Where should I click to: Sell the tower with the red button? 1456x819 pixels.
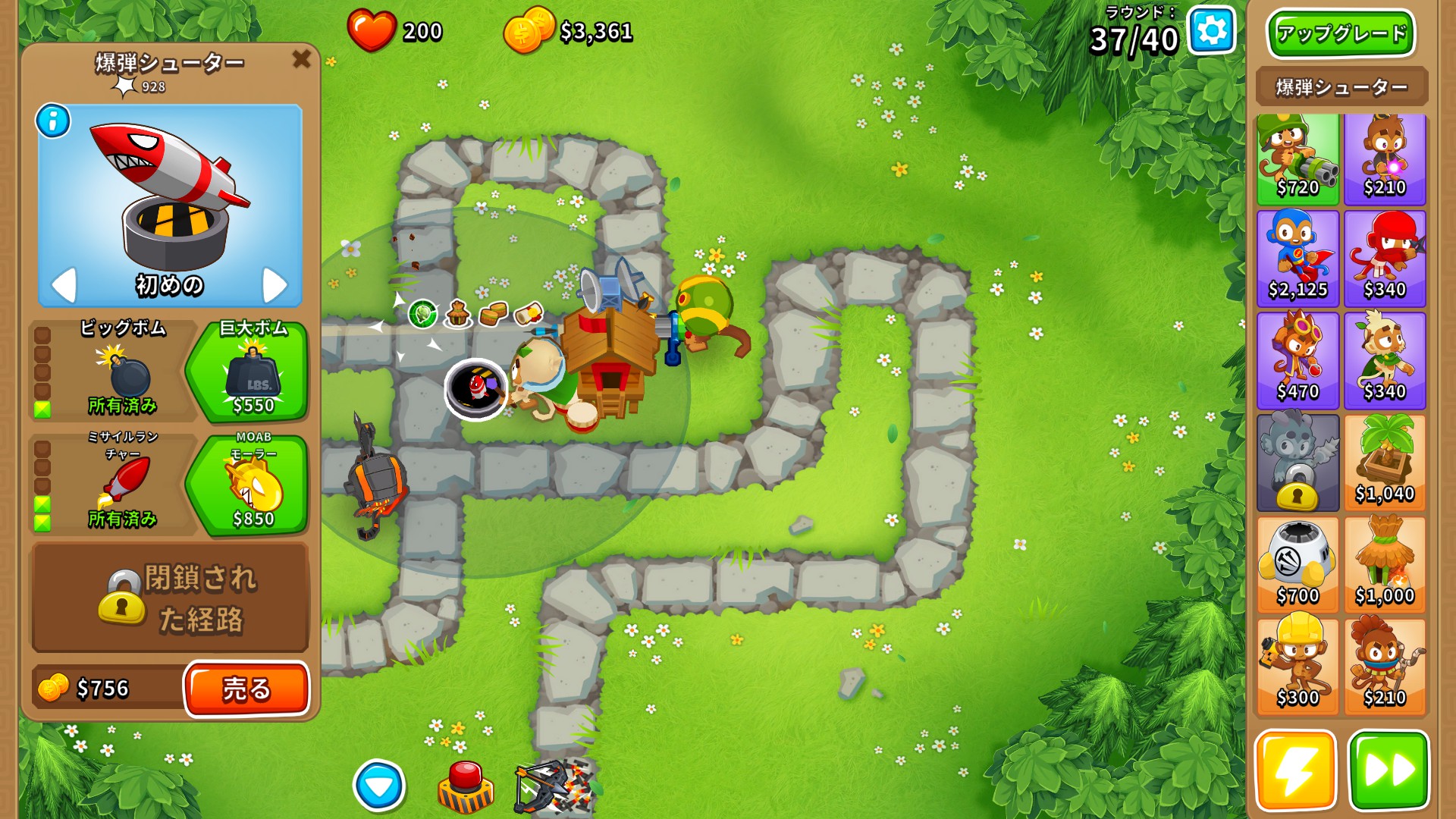coord(246,689)
